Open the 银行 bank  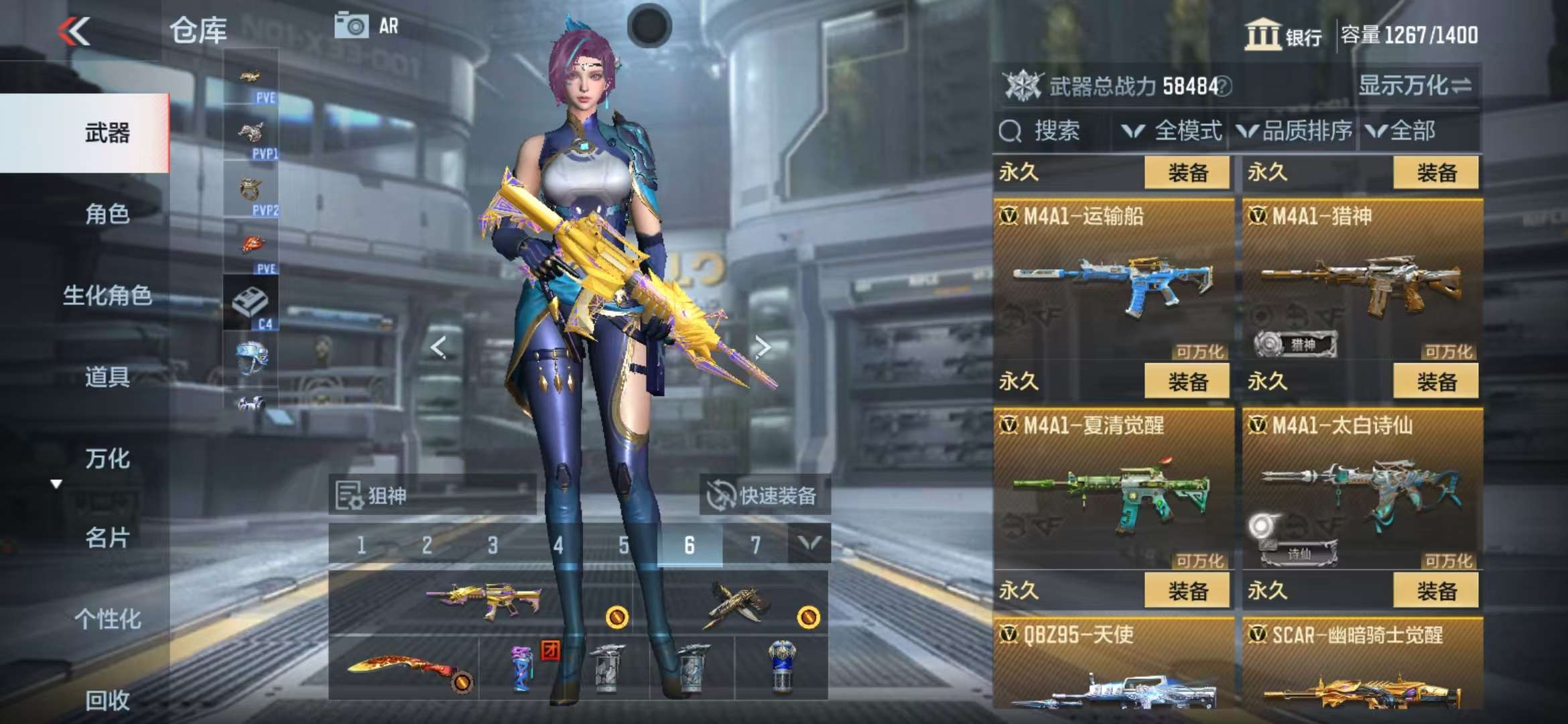click(1283, 35)
